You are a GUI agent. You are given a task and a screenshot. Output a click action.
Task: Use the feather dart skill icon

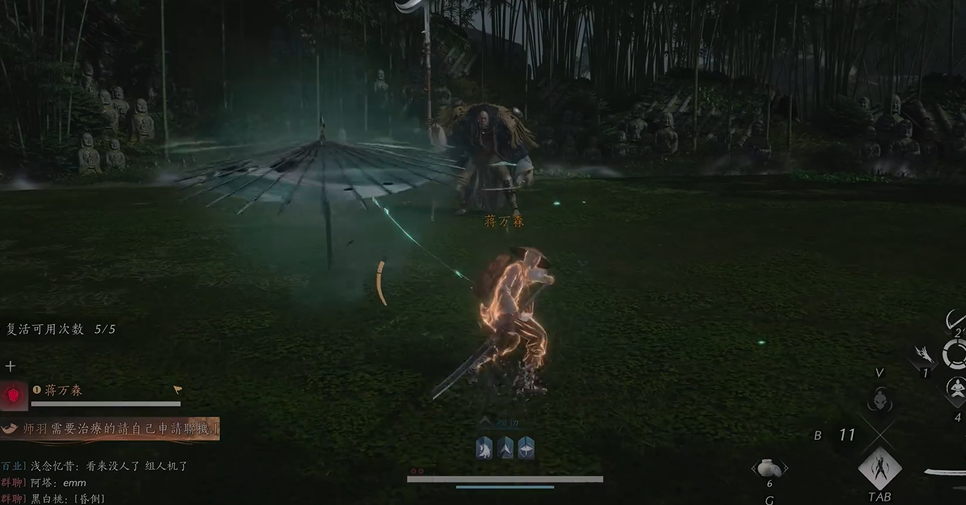tap(925, 355)
